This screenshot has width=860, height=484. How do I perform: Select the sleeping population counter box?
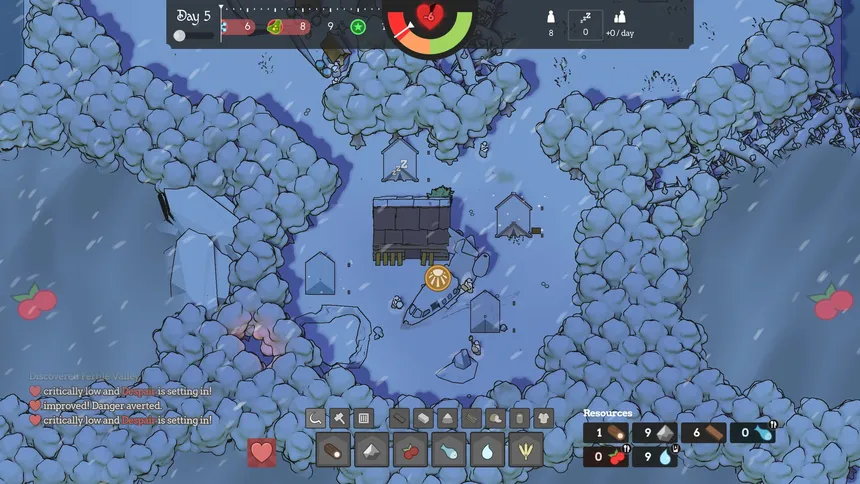pyautogui.click(x=585, y=24)
